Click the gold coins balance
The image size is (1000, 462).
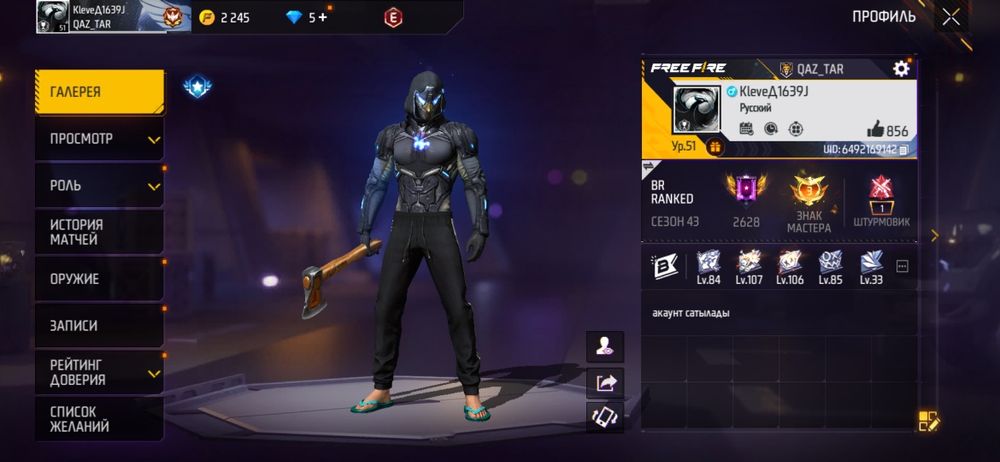pyautogui.click(x=225, y=17)
